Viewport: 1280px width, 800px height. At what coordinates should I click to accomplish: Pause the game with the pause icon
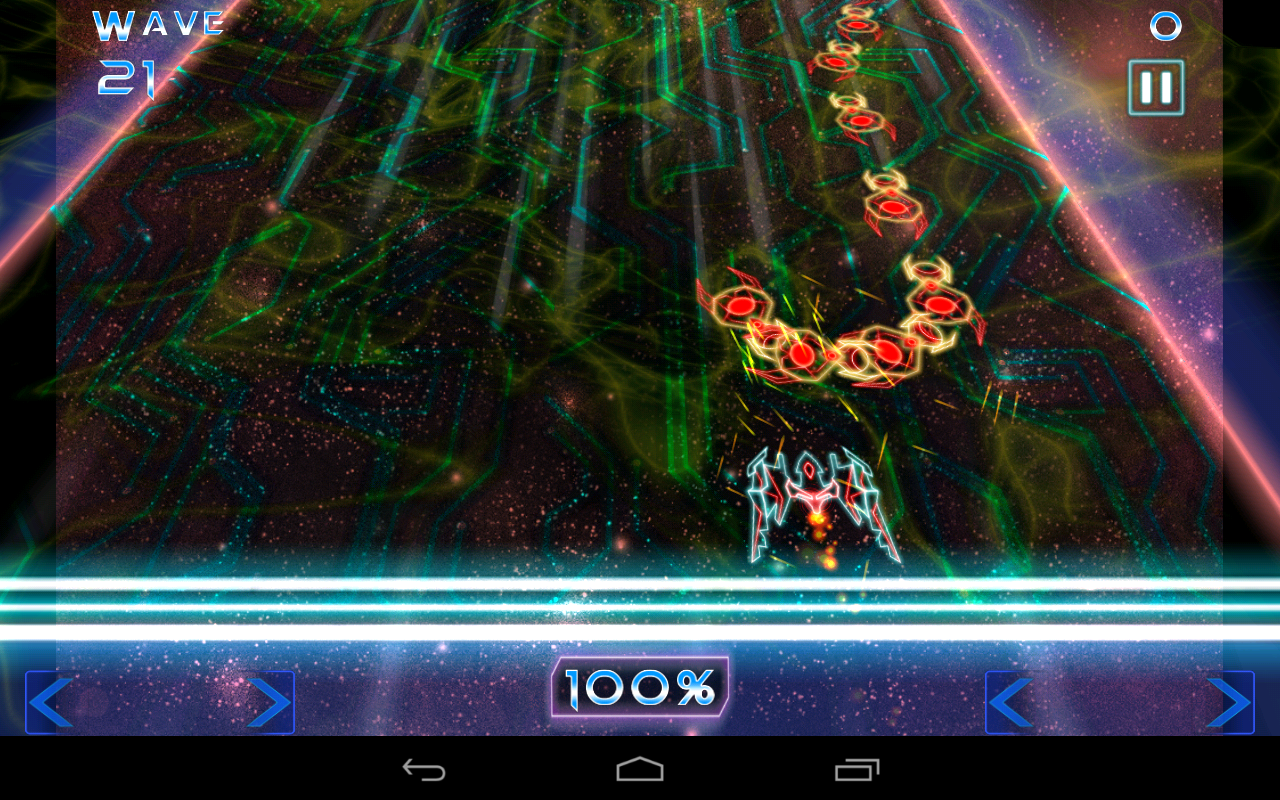1154,88
